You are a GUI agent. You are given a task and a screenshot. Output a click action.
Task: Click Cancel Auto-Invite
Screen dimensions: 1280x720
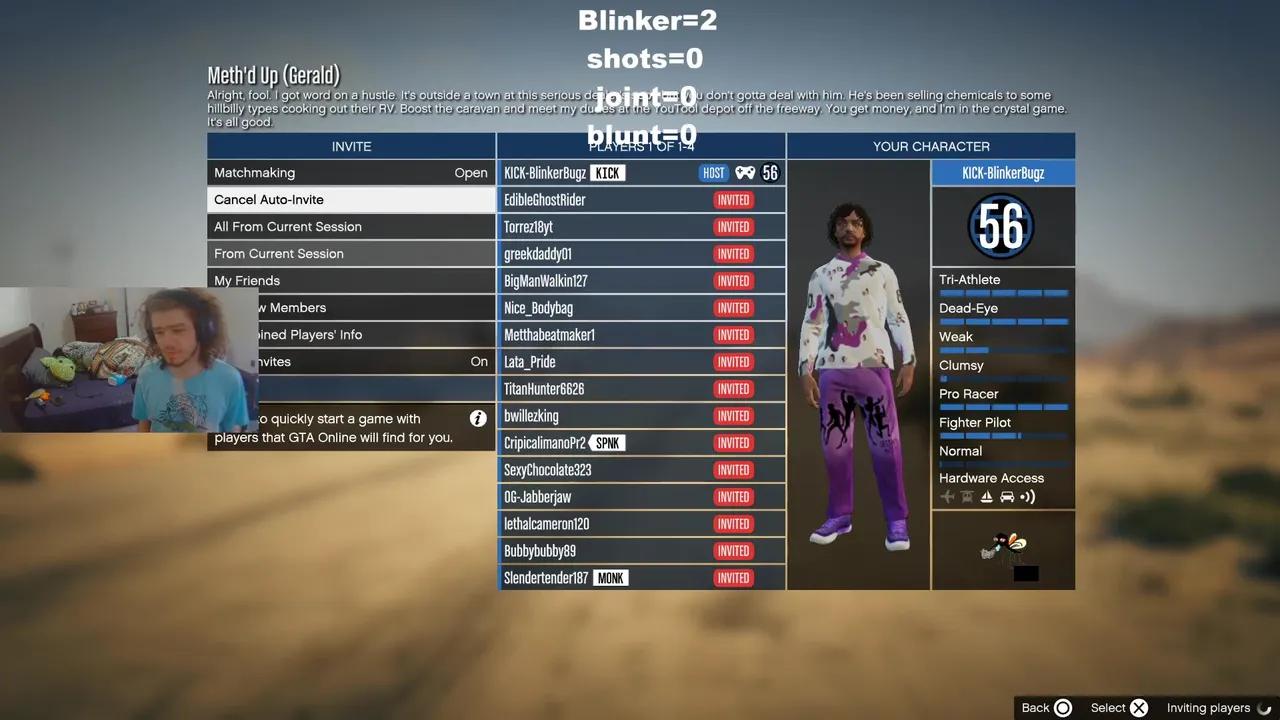click(x=351, y=199)
